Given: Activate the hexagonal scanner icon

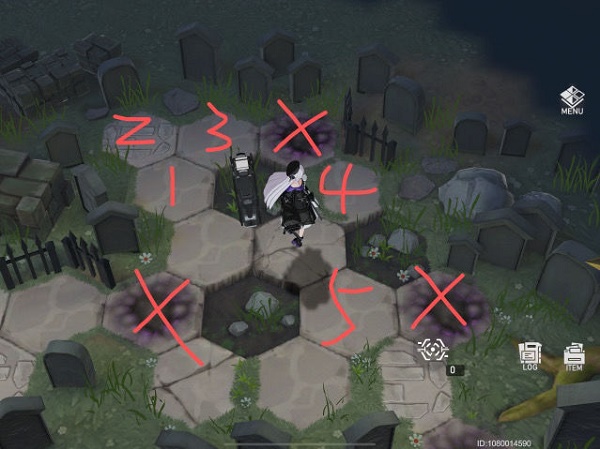Looking at the screenshot, I should point(435,350).
